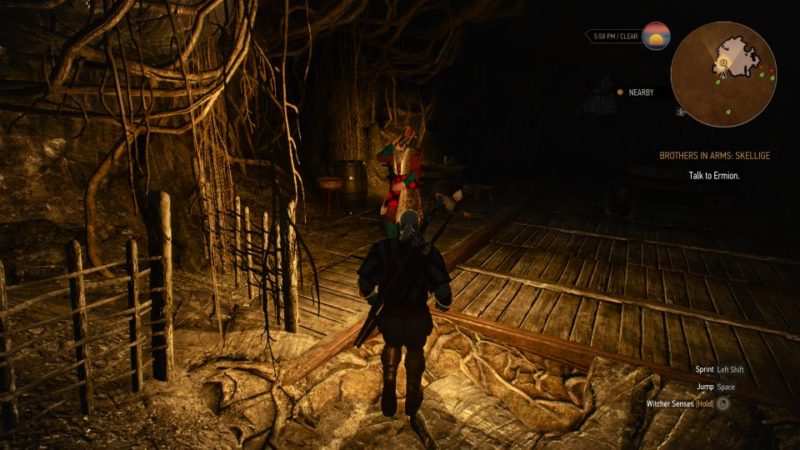The height and width of the screenshot is (450, 800).
Task: Open the circular minimap
Action: (723, 67)
